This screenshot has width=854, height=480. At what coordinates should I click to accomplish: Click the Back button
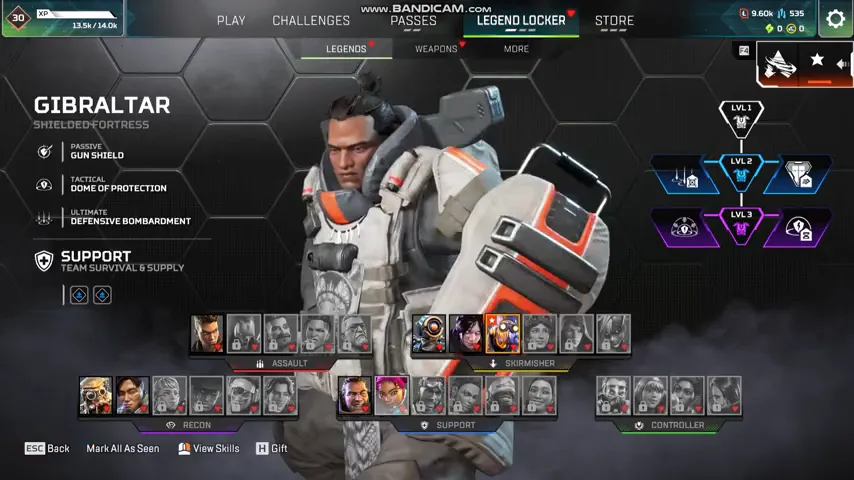click(x=47, y=449)
